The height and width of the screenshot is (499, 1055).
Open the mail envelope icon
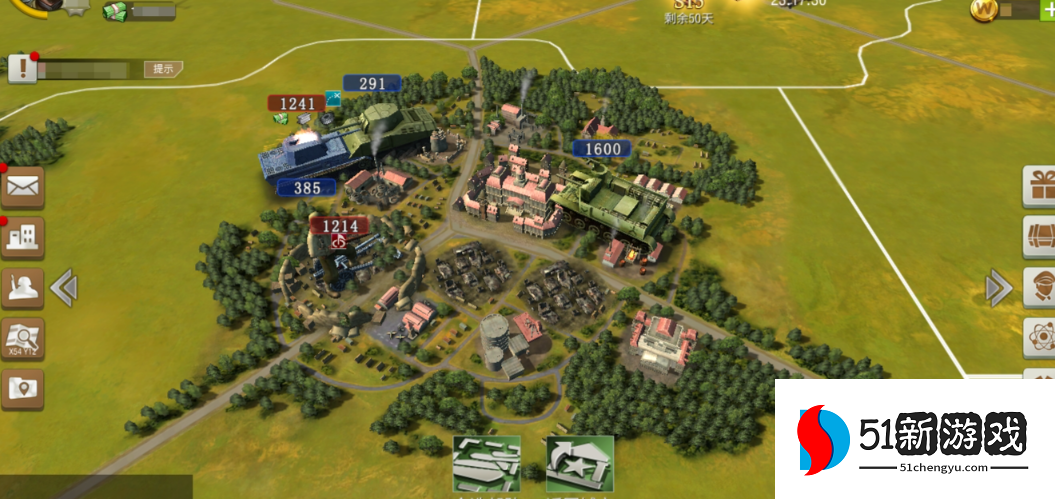(22, 185)
